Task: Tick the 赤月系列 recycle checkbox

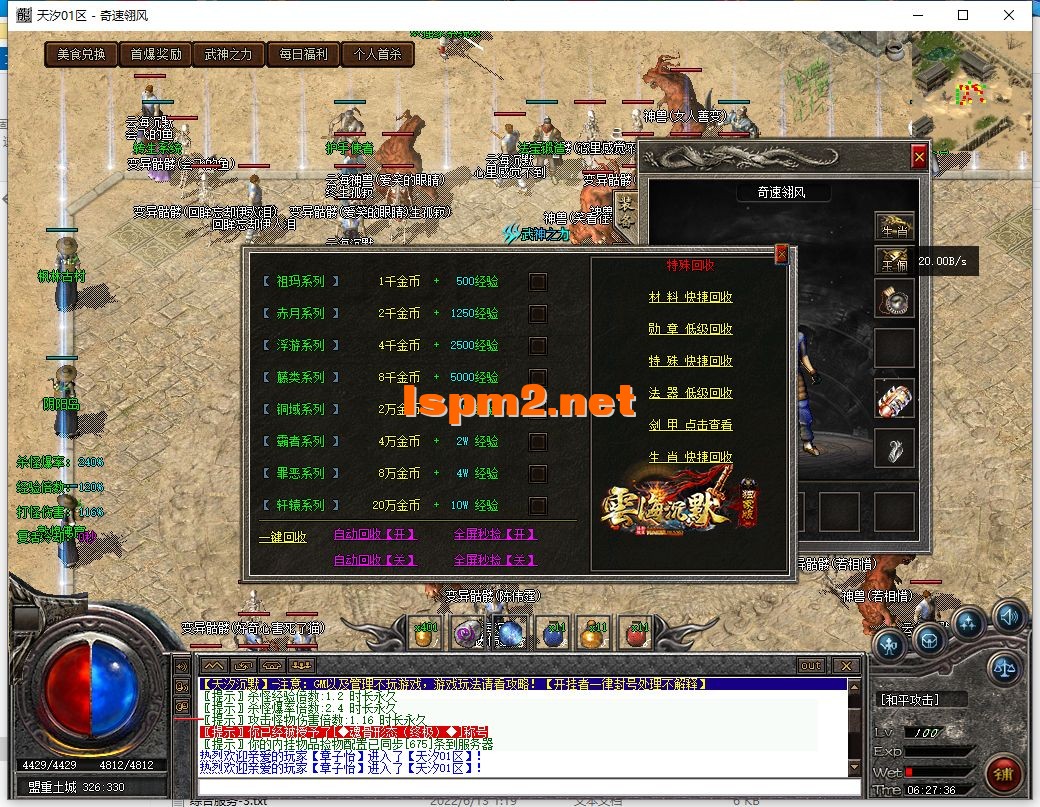Action: coord(538,314)
